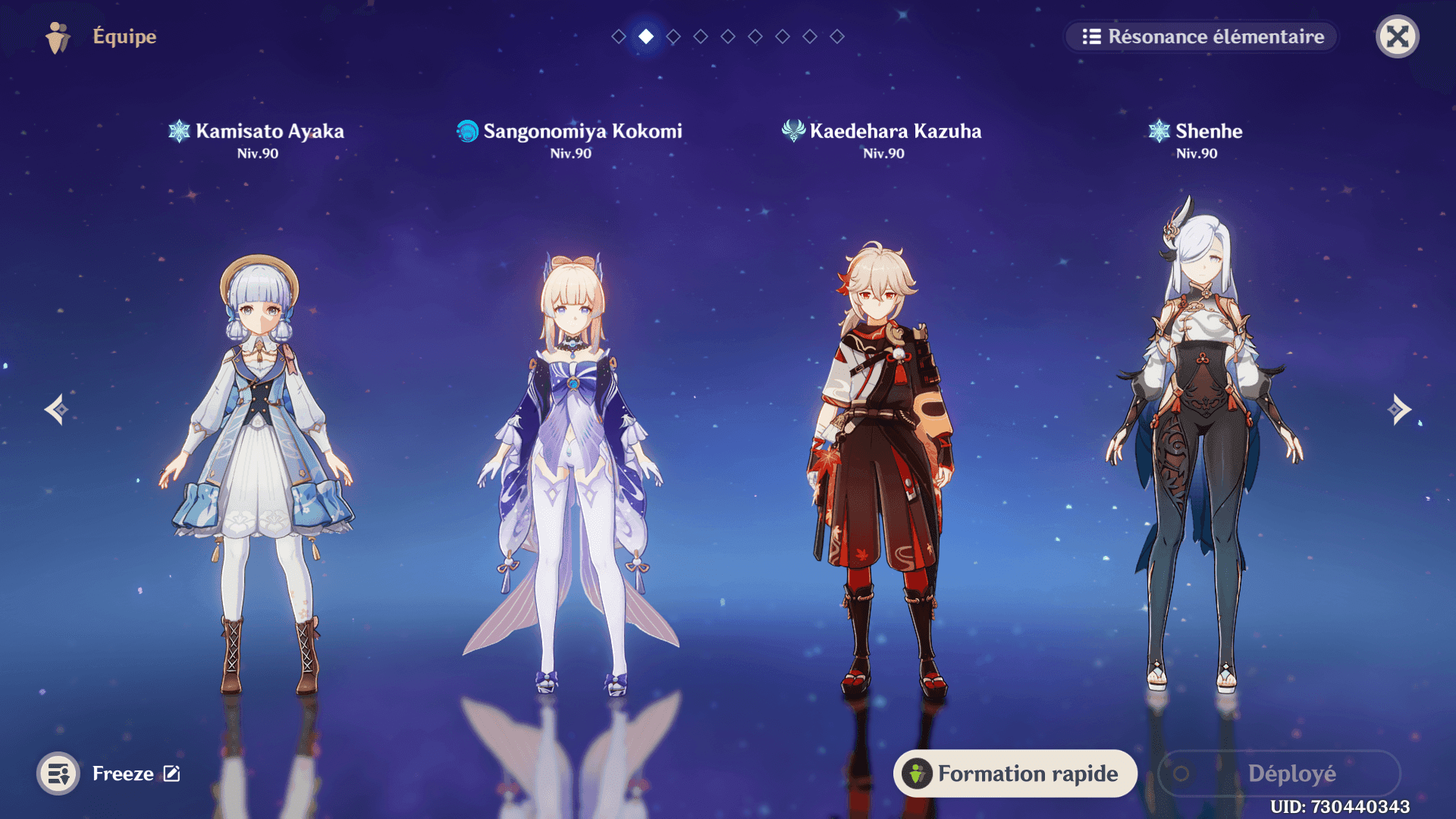Close the team setup screen
The height and width of the screenshot is (819, 1456).
coord(1397,36)
